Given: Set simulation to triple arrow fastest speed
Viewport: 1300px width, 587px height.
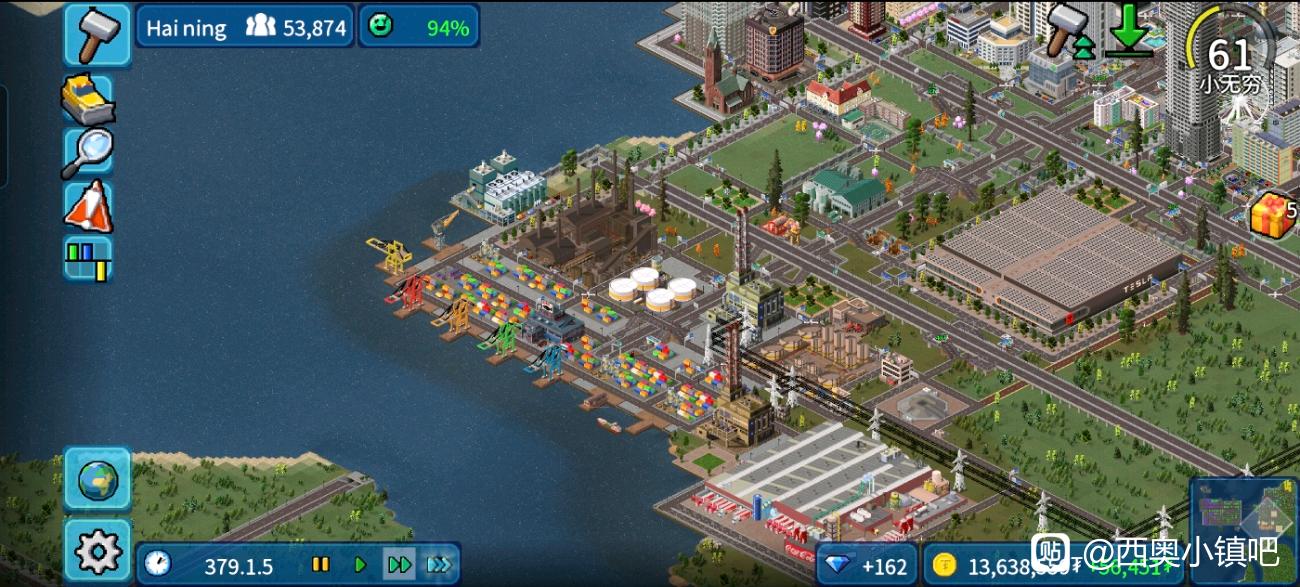Looking at the screenshot, I should [438, 565].
